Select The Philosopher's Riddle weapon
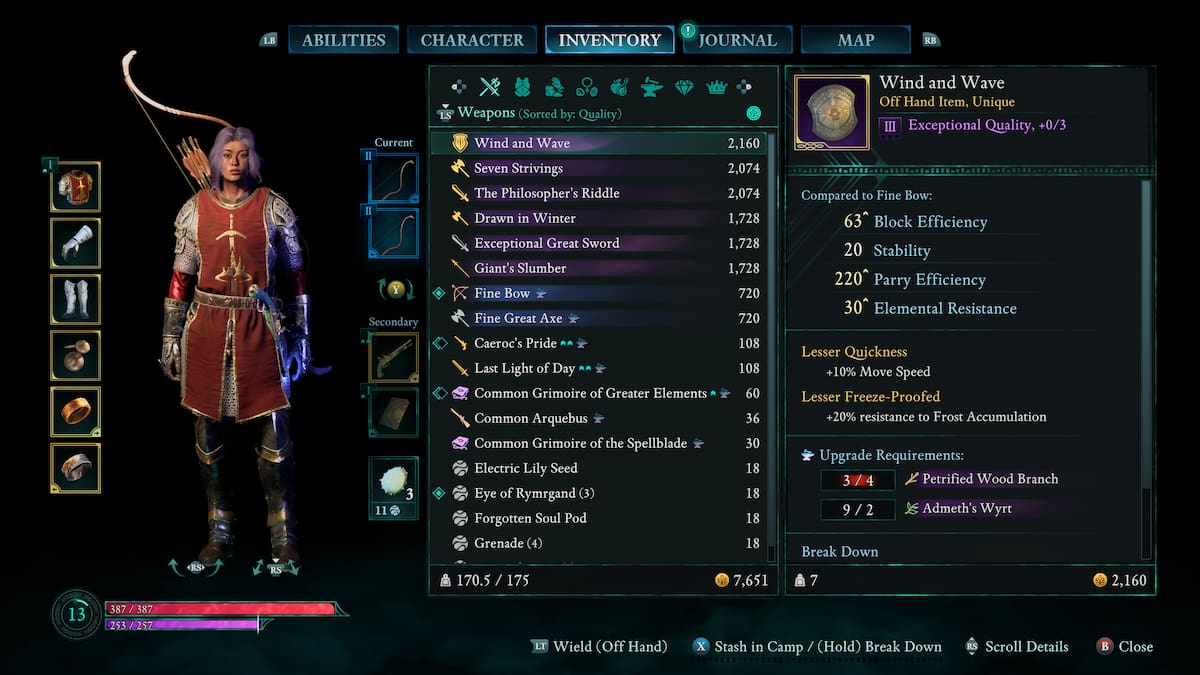The image size is (1200, 675). pos(546,193)
